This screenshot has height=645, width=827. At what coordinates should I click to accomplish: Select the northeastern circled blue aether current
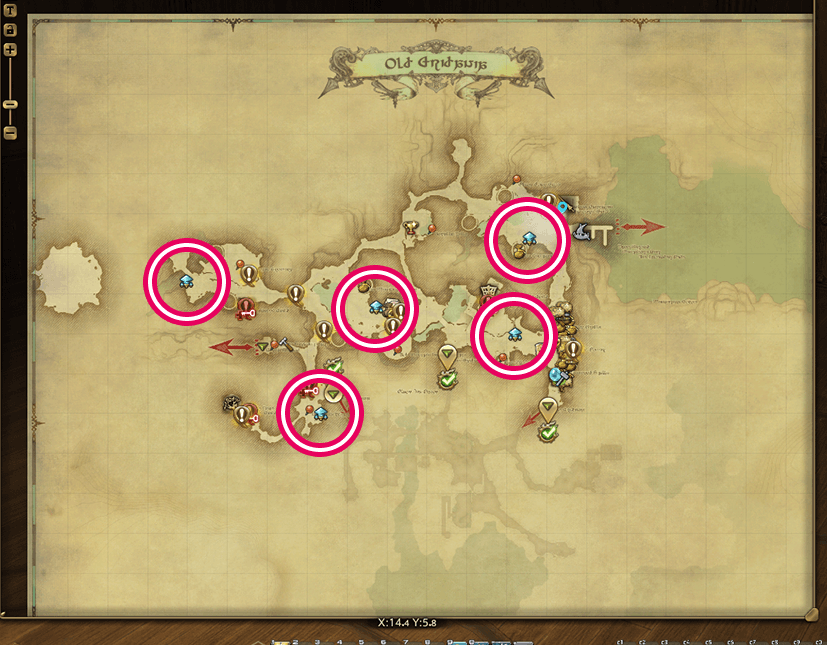coord(529,237)
